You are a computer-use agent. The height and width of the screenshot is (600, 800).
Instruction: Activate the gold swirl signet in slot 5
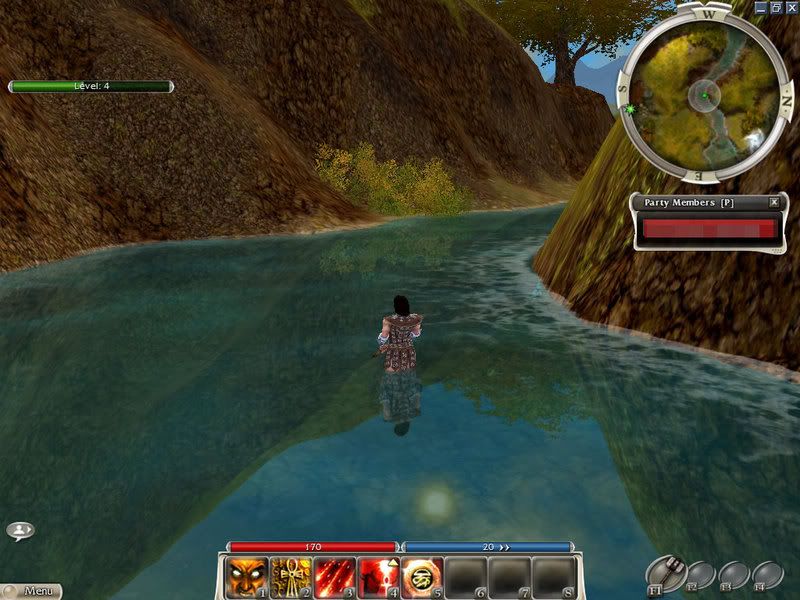[x=421, y=577]
